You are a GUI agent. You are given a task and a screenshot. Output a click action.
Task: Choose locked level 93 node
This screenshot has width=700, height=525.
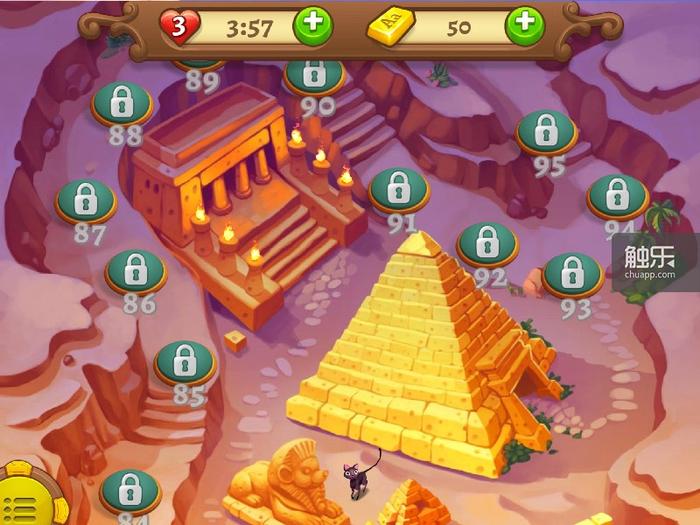coord(572,274)
